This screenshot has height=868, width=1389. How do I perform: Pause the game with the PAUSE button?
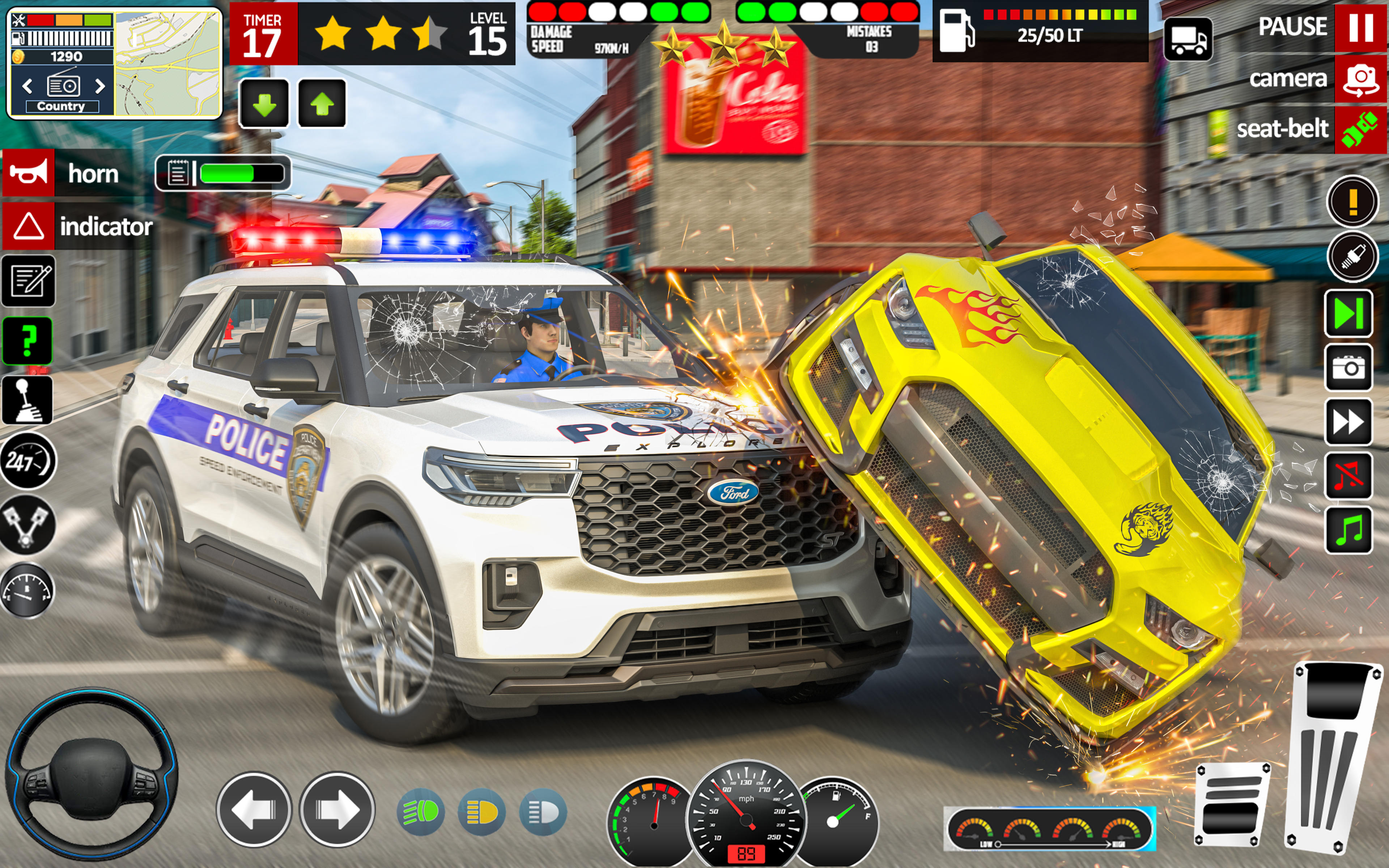(1360, 27)
